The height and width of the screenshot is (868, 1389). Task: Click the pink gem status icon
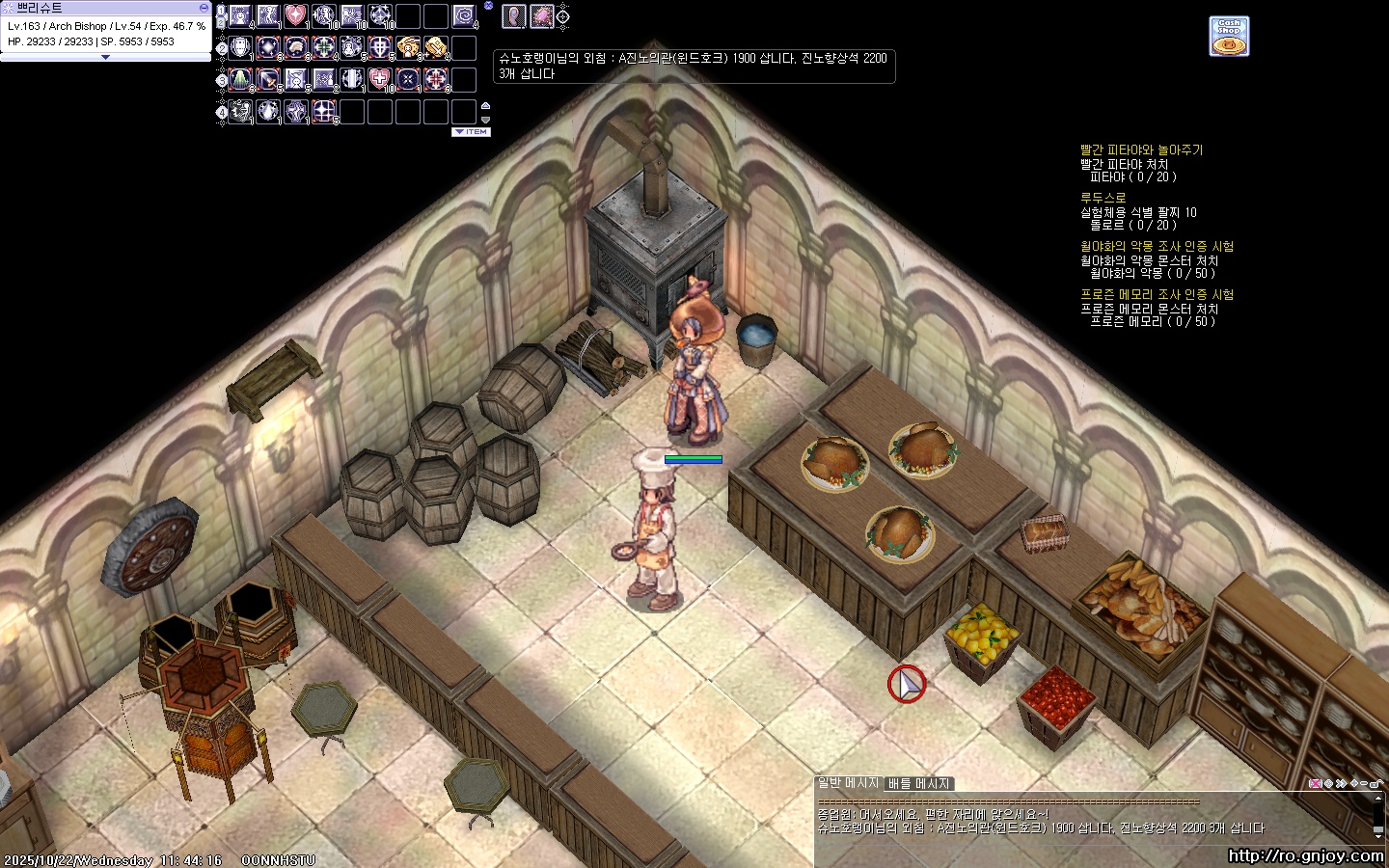click(x=541, y=15)
